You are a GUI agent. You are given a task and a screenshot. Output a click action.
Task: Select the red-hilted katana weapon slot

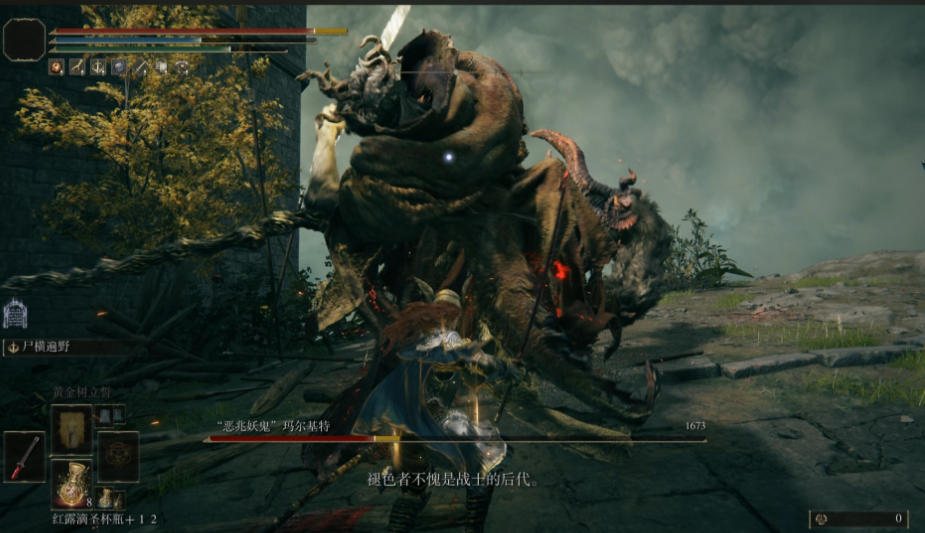coord(24,457)
